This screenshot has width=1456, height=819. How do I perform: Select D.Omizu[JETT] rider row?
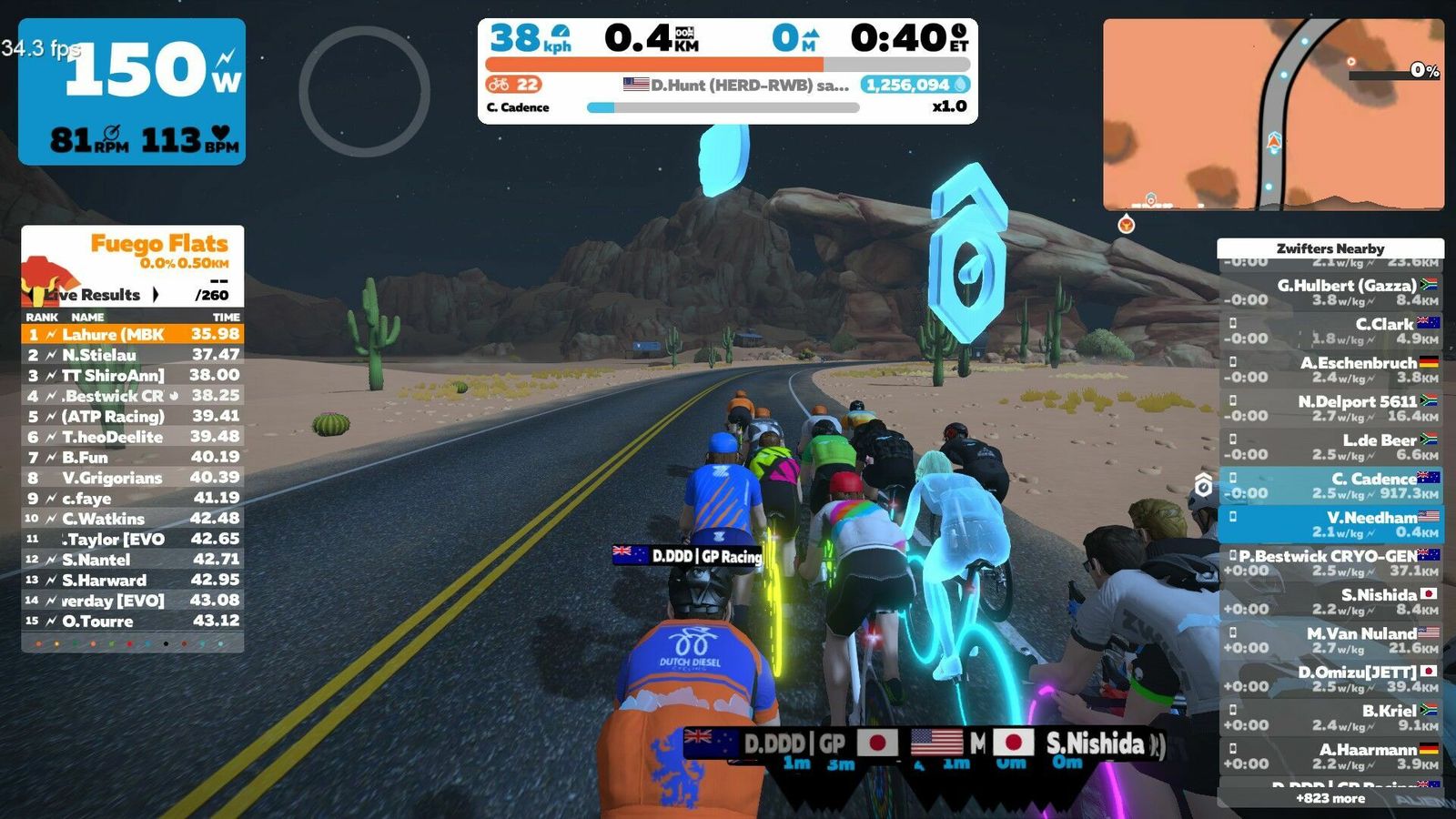[1330, 679]
